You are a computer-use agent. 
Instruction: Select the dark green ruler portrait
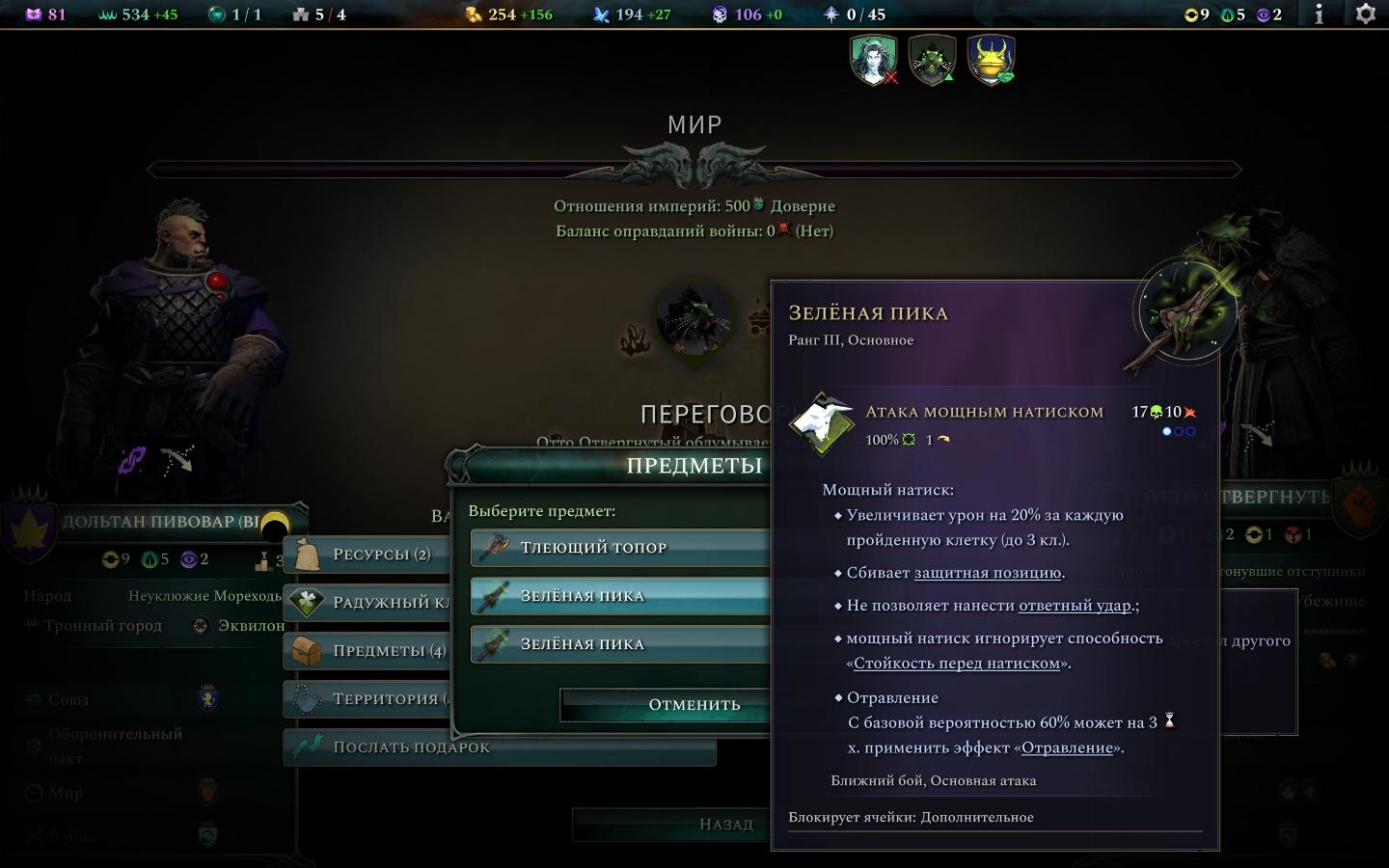tap(932, 60)
